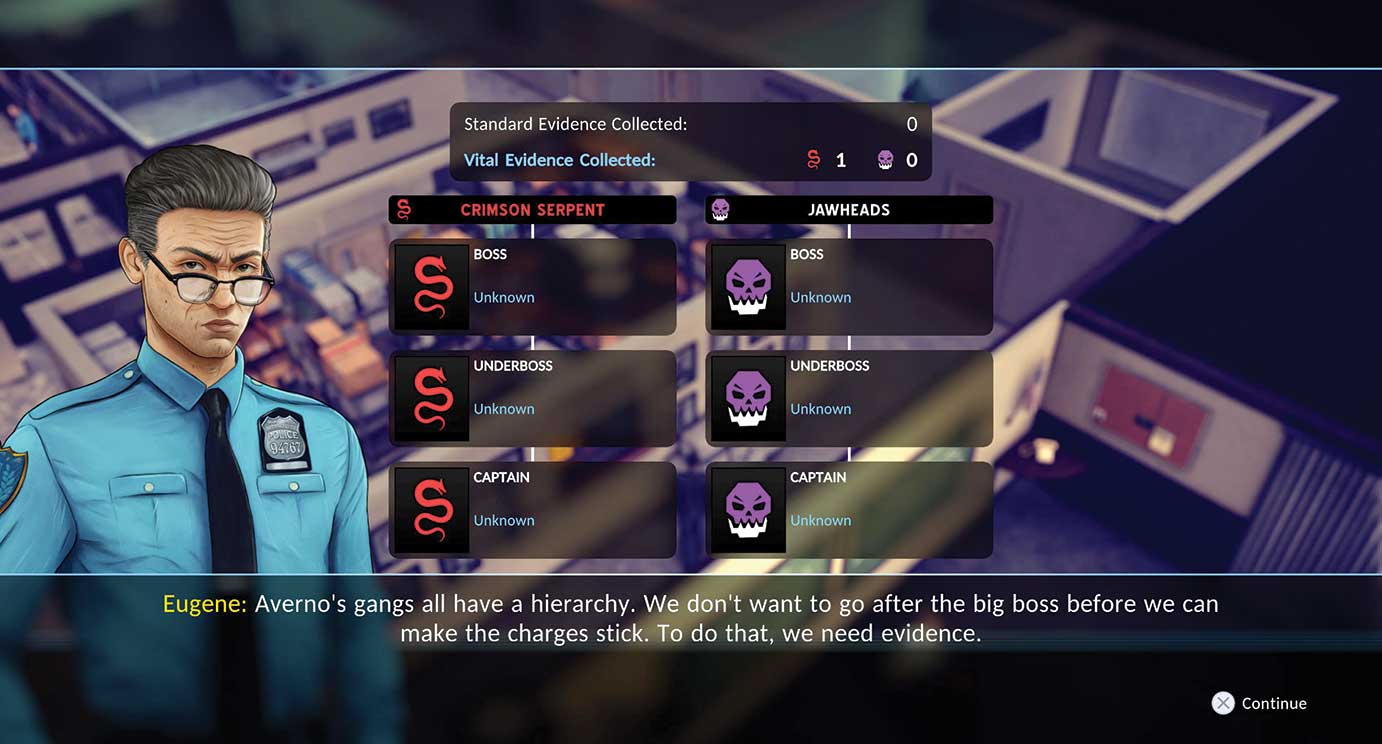This screenshot has height=744, width=1382.
Task: Select the Jawheads Boss card
Action: pos(849,286)
